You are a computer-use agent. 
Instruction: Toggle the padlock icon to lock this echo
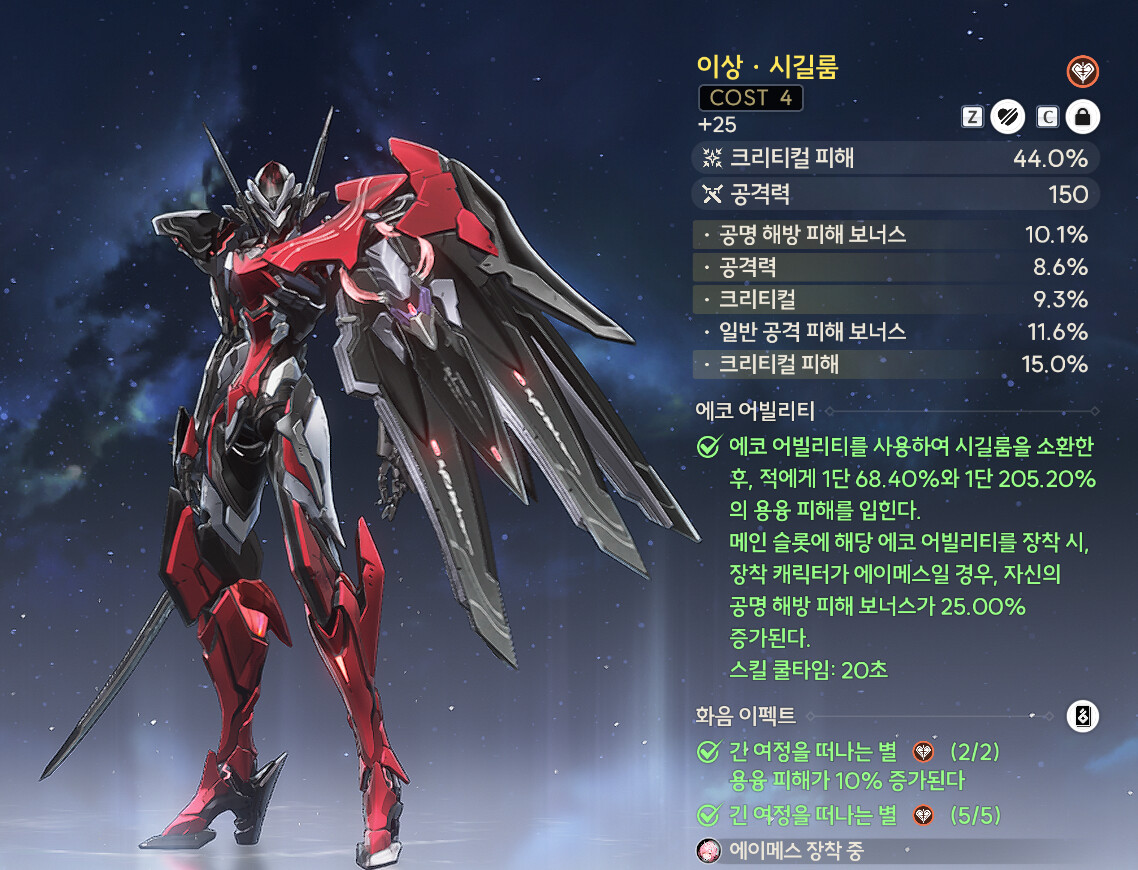[x=1081, y=117]
